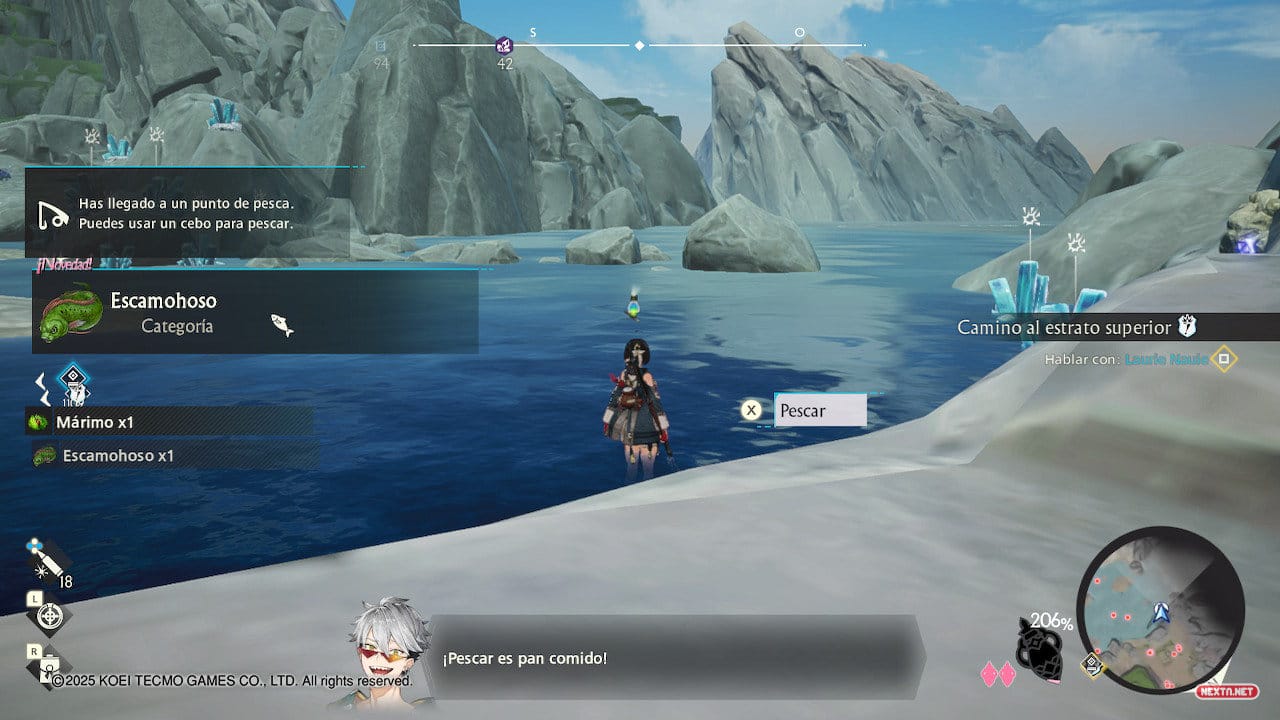Select the Escamohoso x1 loot entry
Screen dimensions: 1280x720
point(175,456)
